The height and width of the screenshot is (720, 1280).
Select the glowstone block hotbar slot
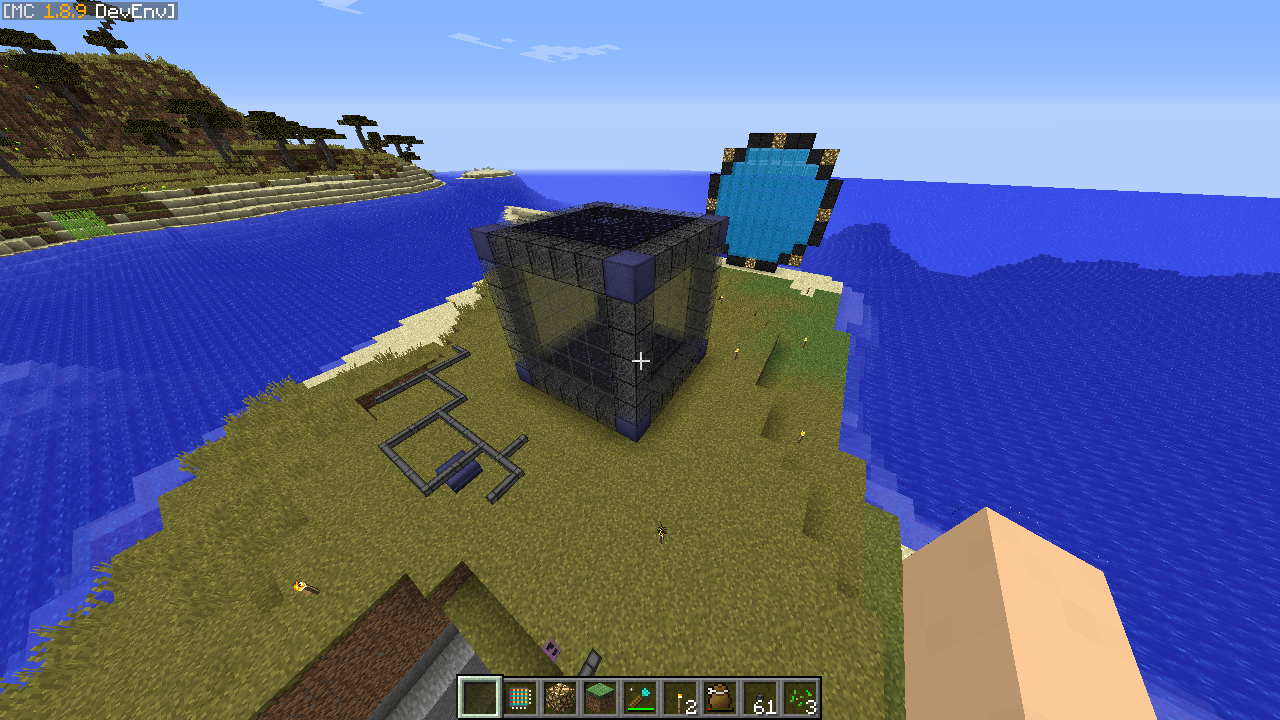560,697
